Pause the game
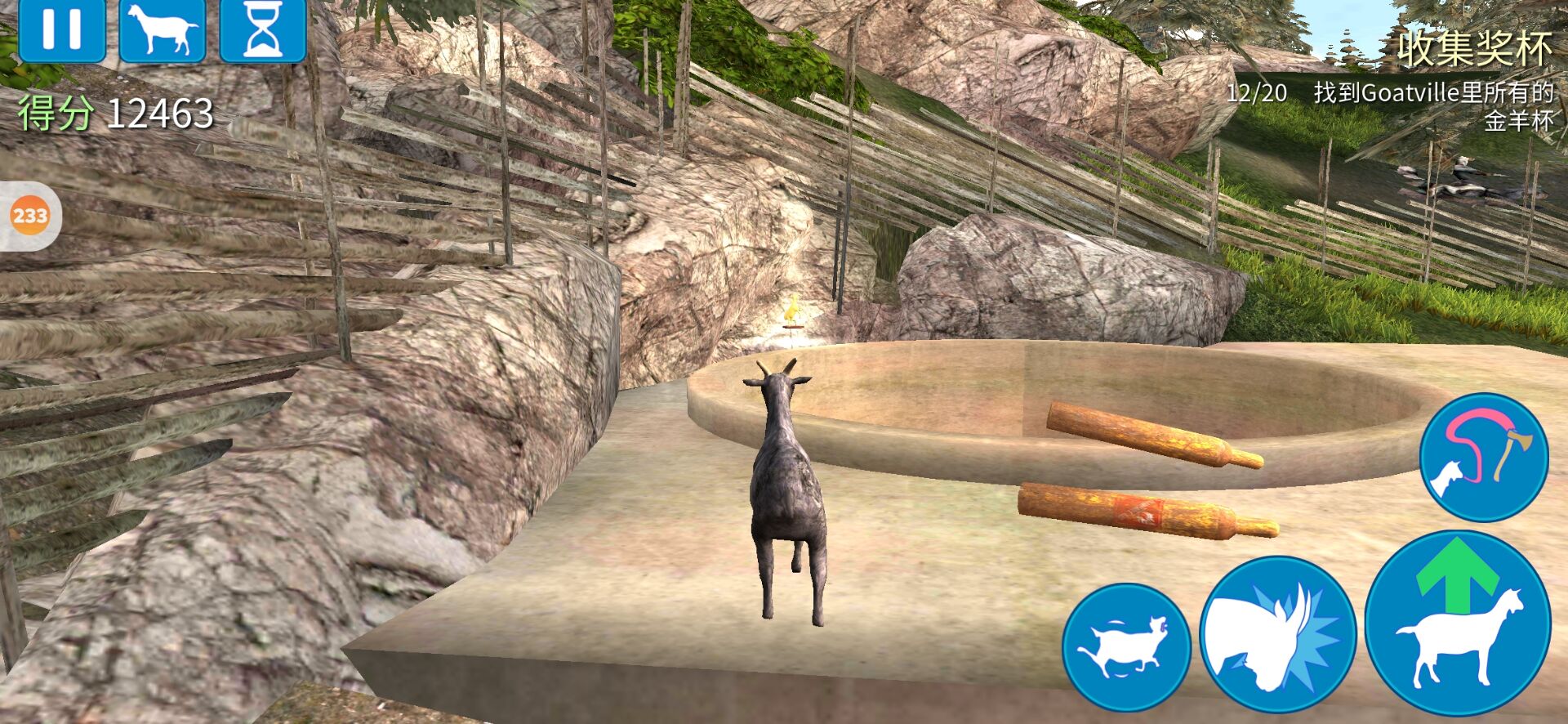The image size is (1568, 724). pos(62,29)
